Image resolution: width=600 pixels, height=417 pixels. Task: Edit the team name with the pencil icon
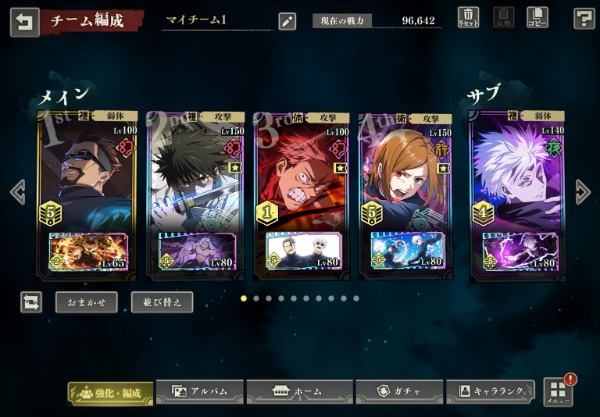(x=287, y=21)
